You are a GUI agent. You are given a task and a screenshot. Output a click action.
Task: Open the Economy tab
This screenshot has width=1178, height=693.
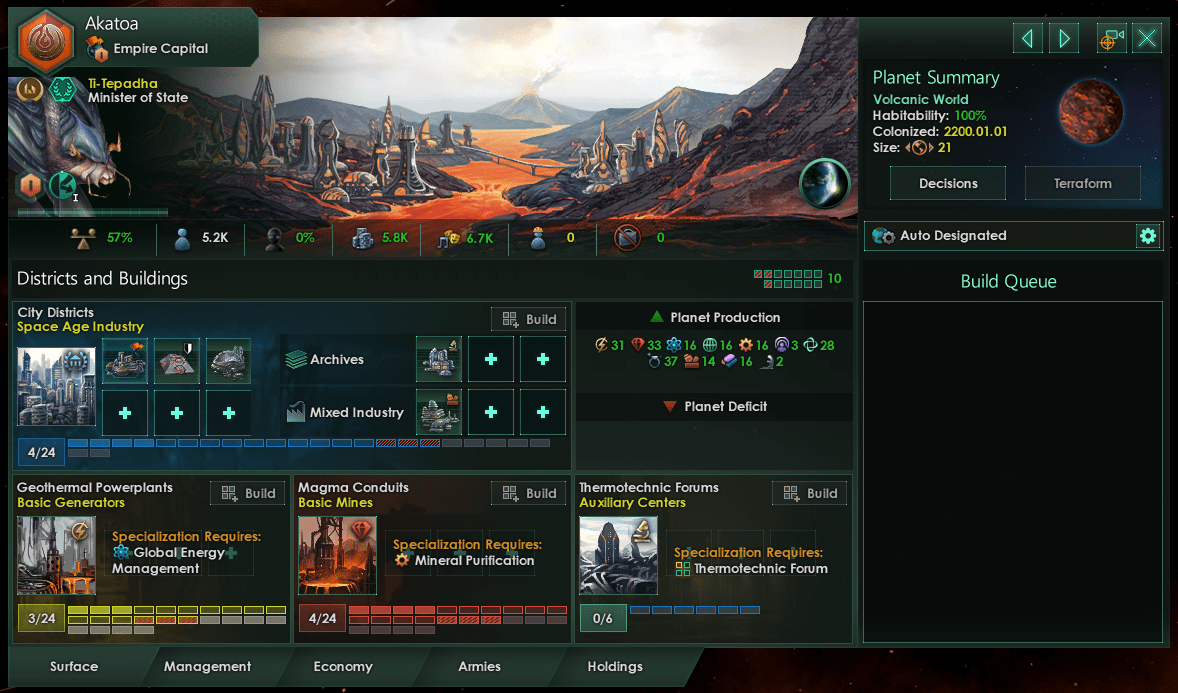[342, 666]
